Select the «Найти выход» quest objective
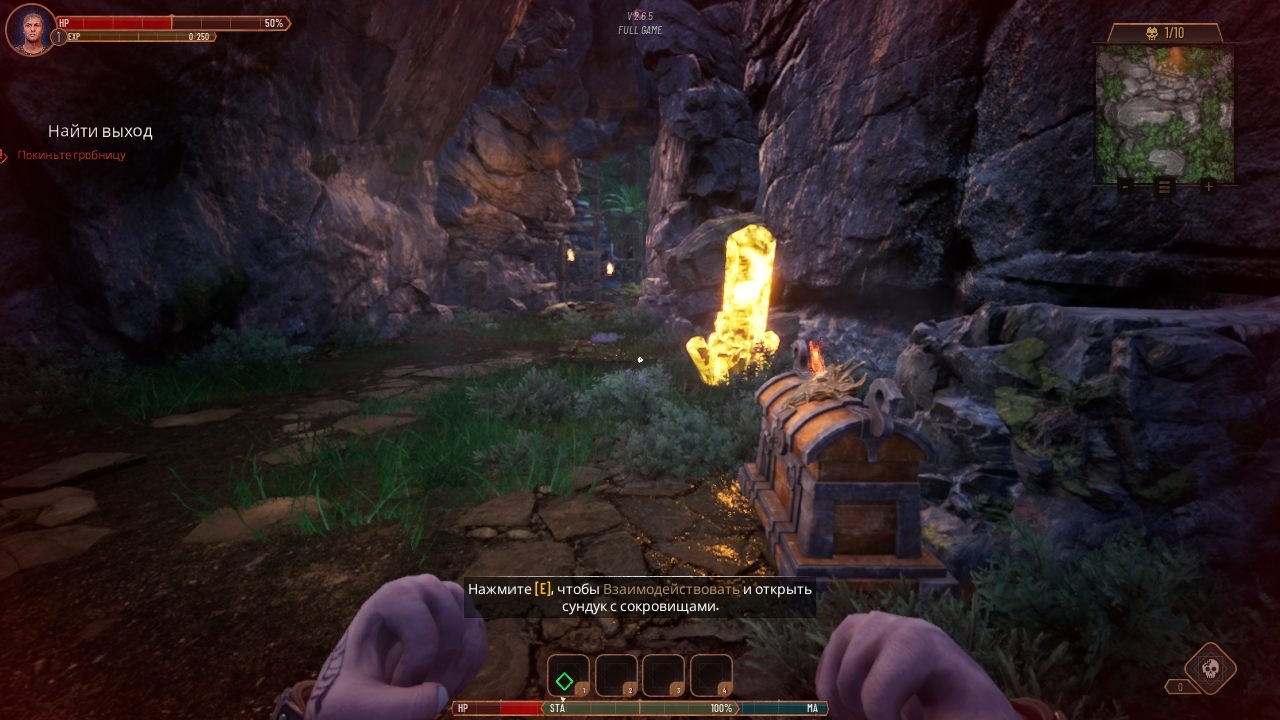 tap(100, 131)
